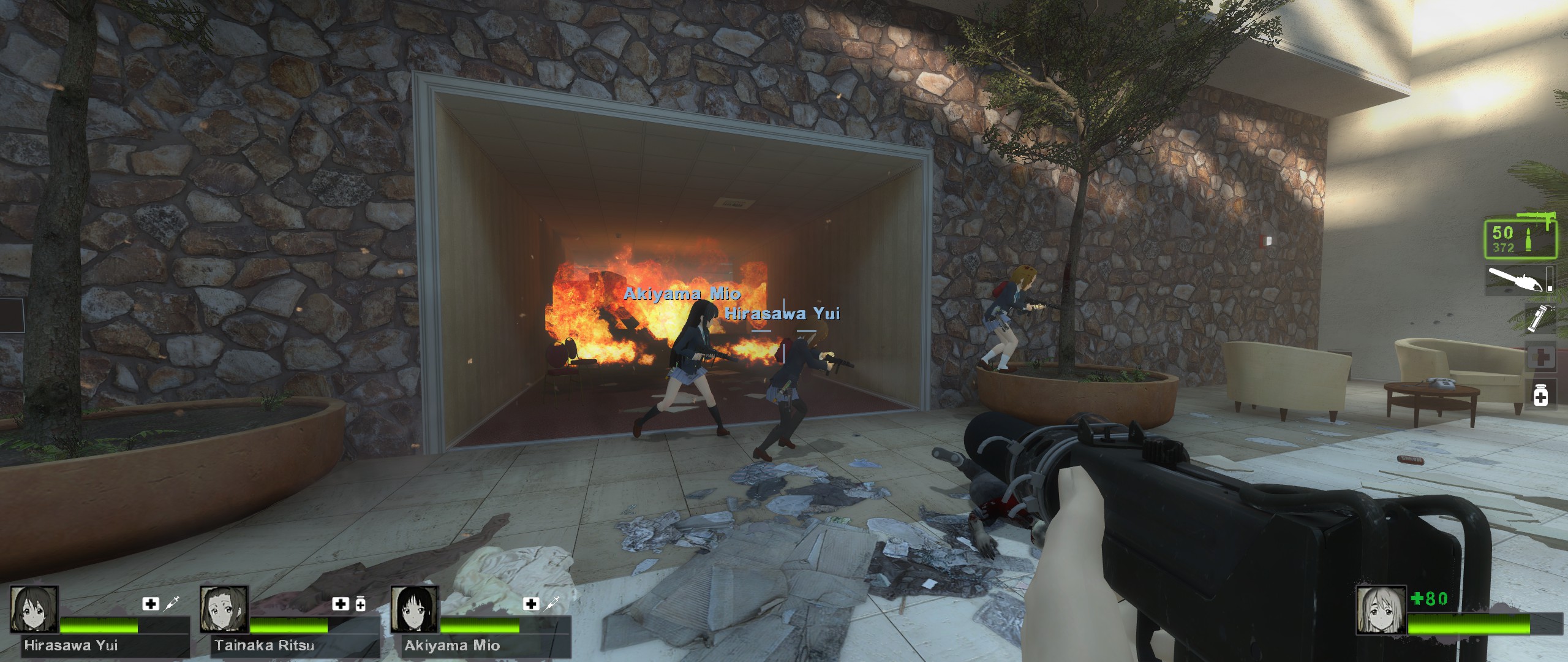Click Hirasawa Yui's adrenaline syringe icon
The image size is (1568, 662).
(x=171, y=603)
